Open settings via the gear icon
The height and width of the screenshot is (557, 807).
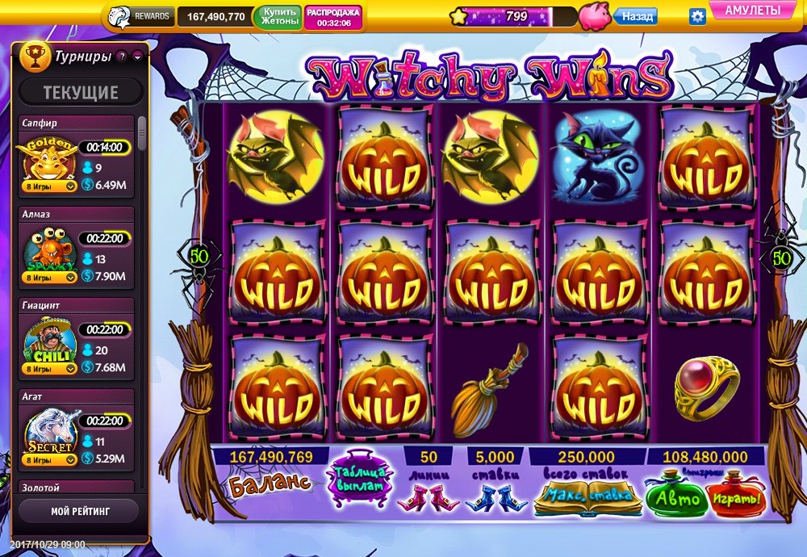(x=698, y=16)
